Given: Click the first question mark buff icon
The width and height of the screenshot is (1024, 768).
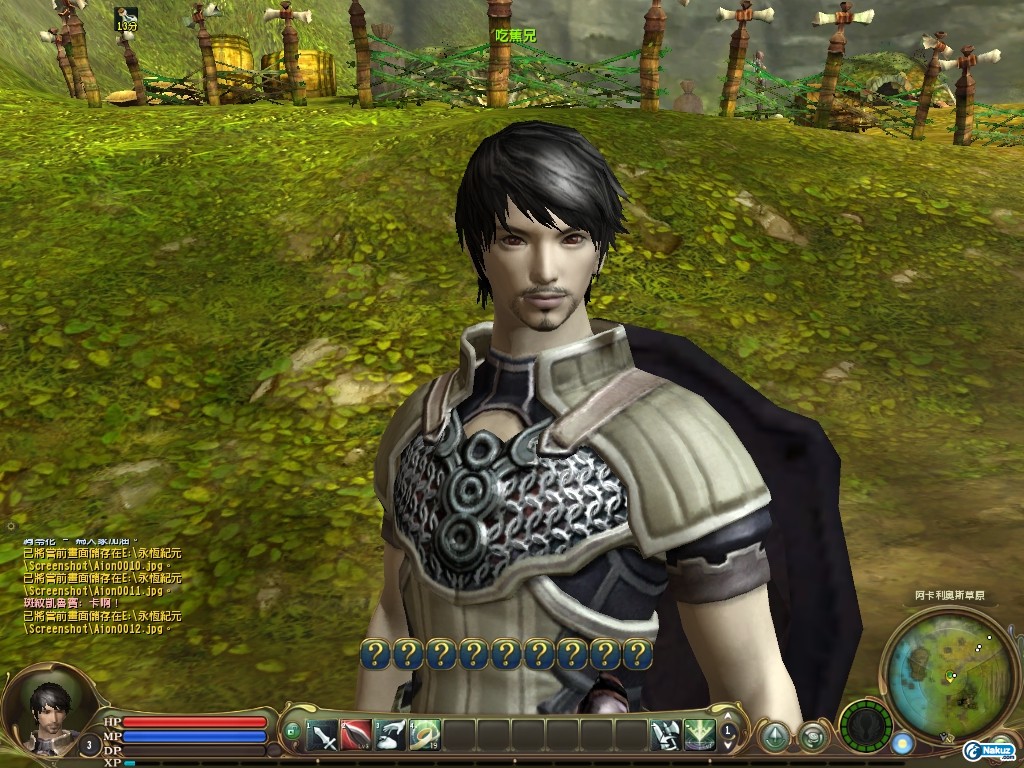Looking at the screenshot, I should point(375,654).
